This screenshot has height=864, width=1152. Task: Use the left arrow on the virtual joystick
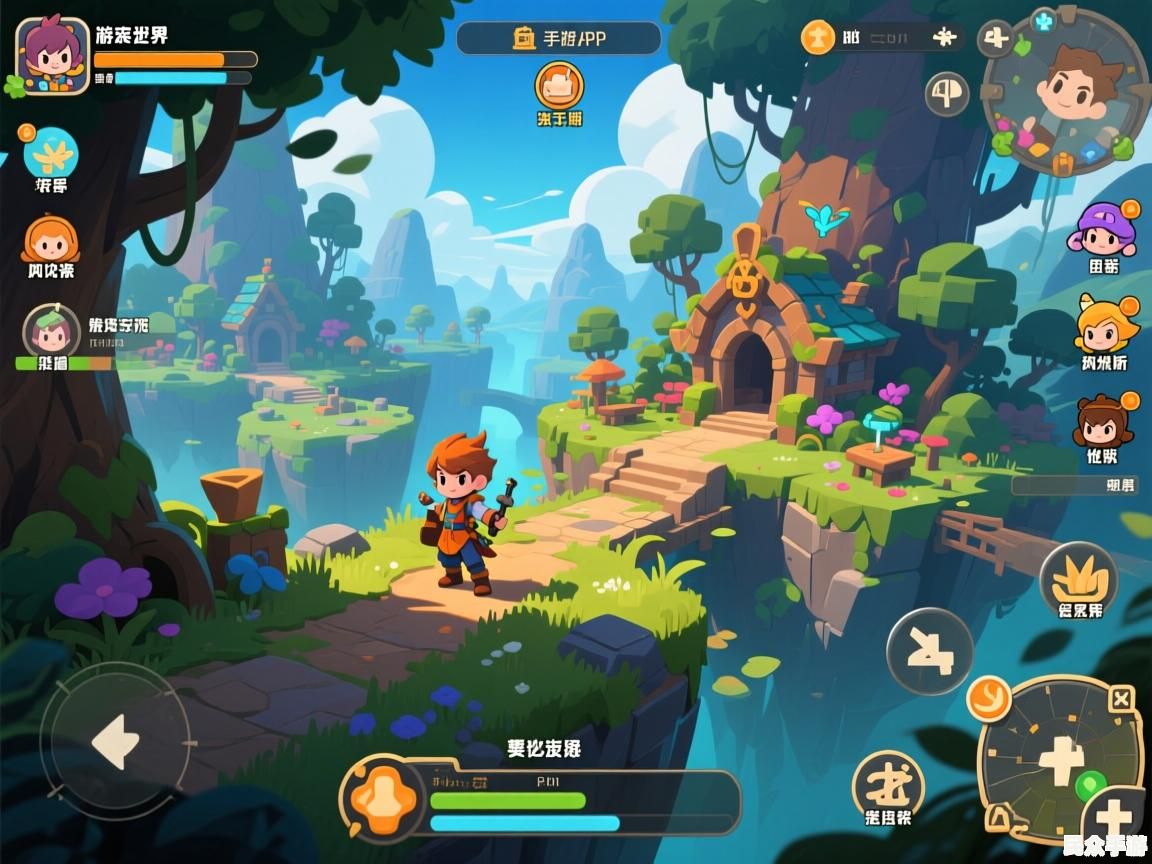(115, 741)
